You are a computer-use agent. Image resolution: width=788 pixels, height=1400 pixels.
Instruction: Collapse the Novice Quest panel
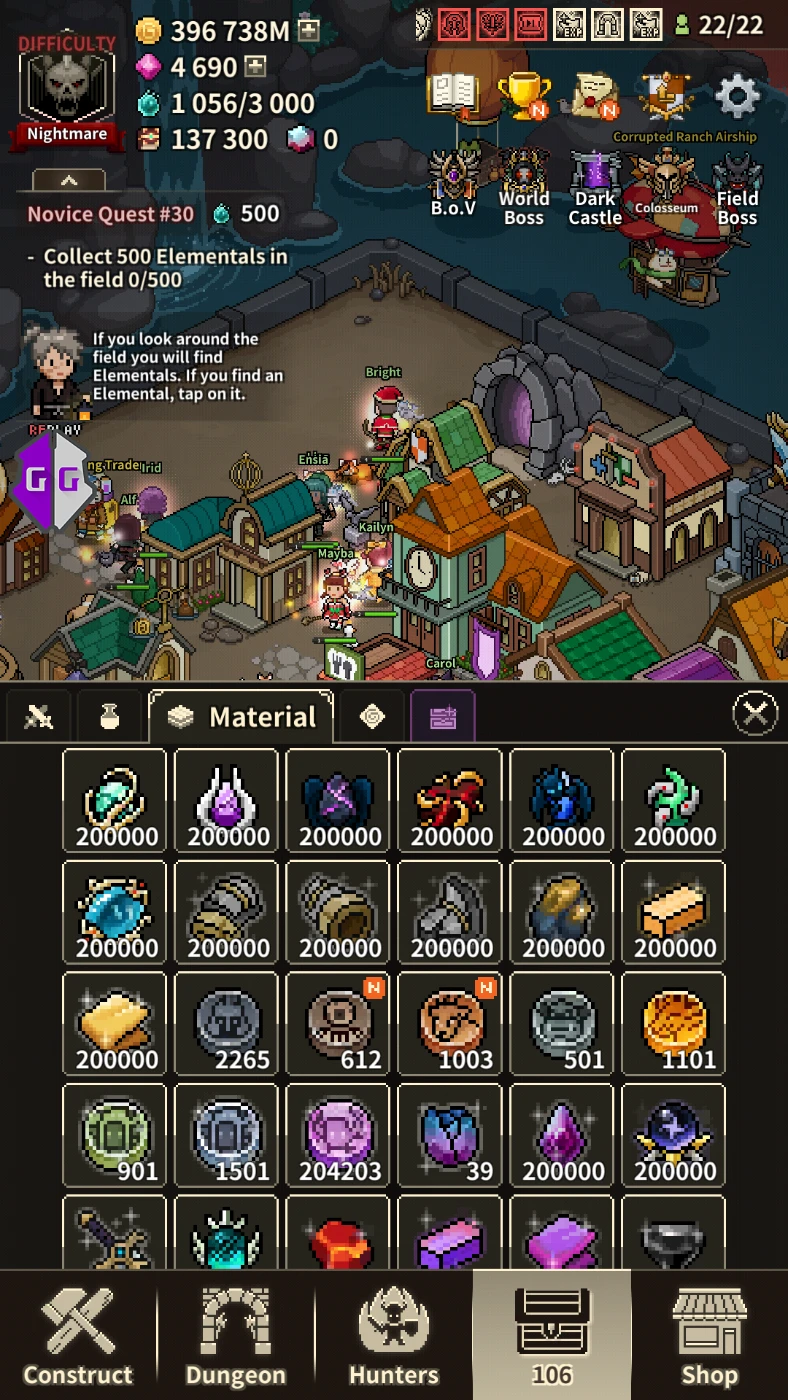pyautogui.click(x=69, y=180)
